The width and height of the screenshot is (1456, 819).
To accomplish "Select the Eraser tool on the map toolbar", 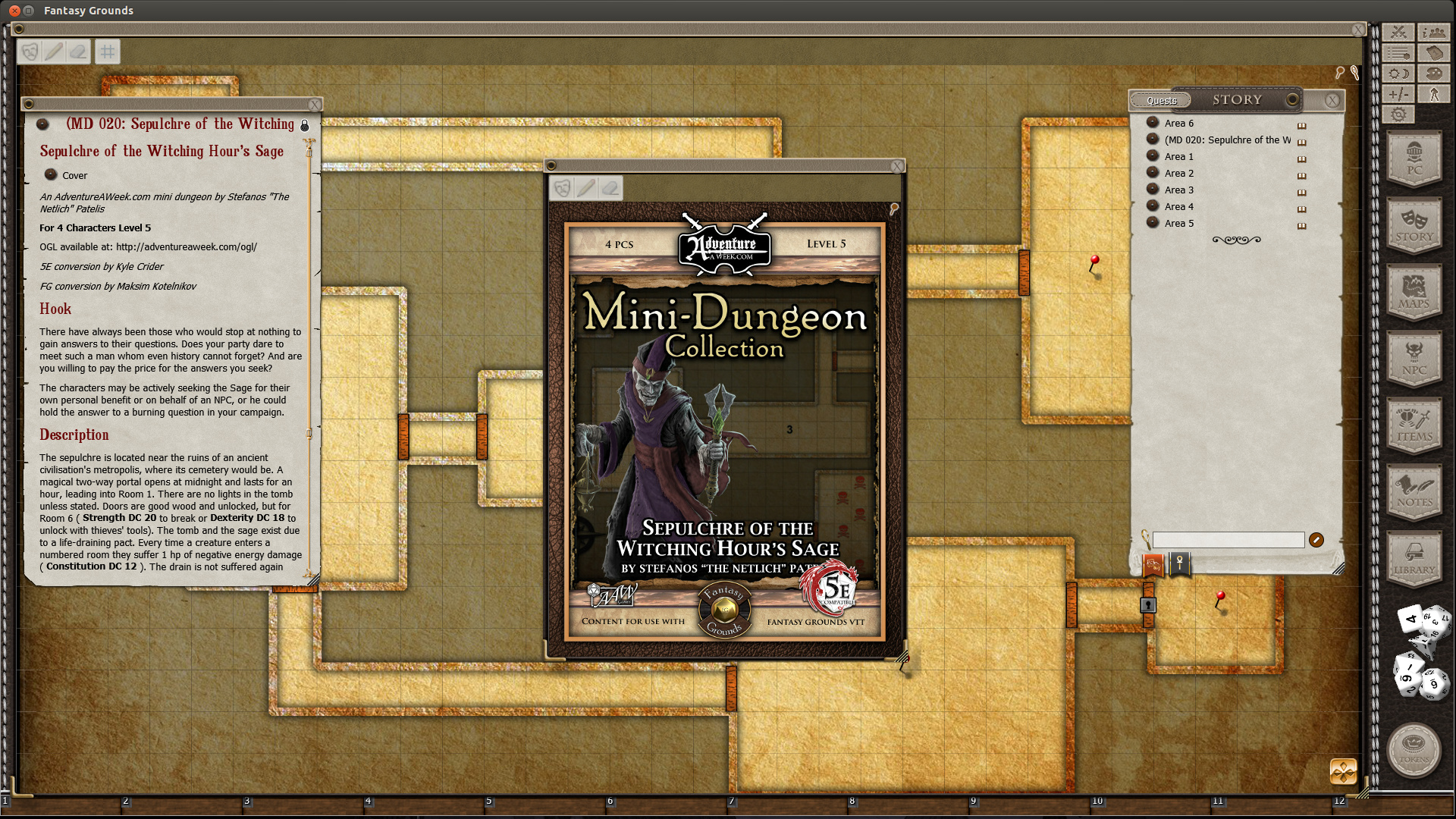I will (79, 51).
